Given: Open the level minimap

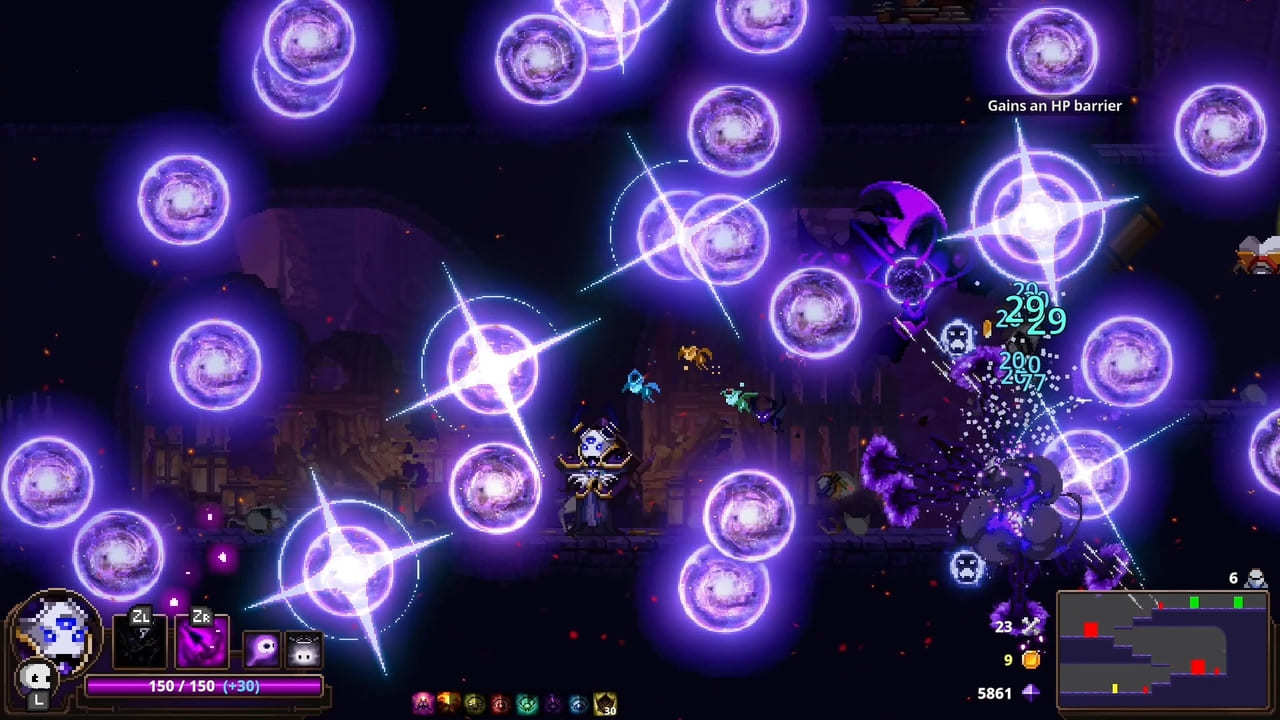Looking at the screenshot, I should click(1162, 649).
